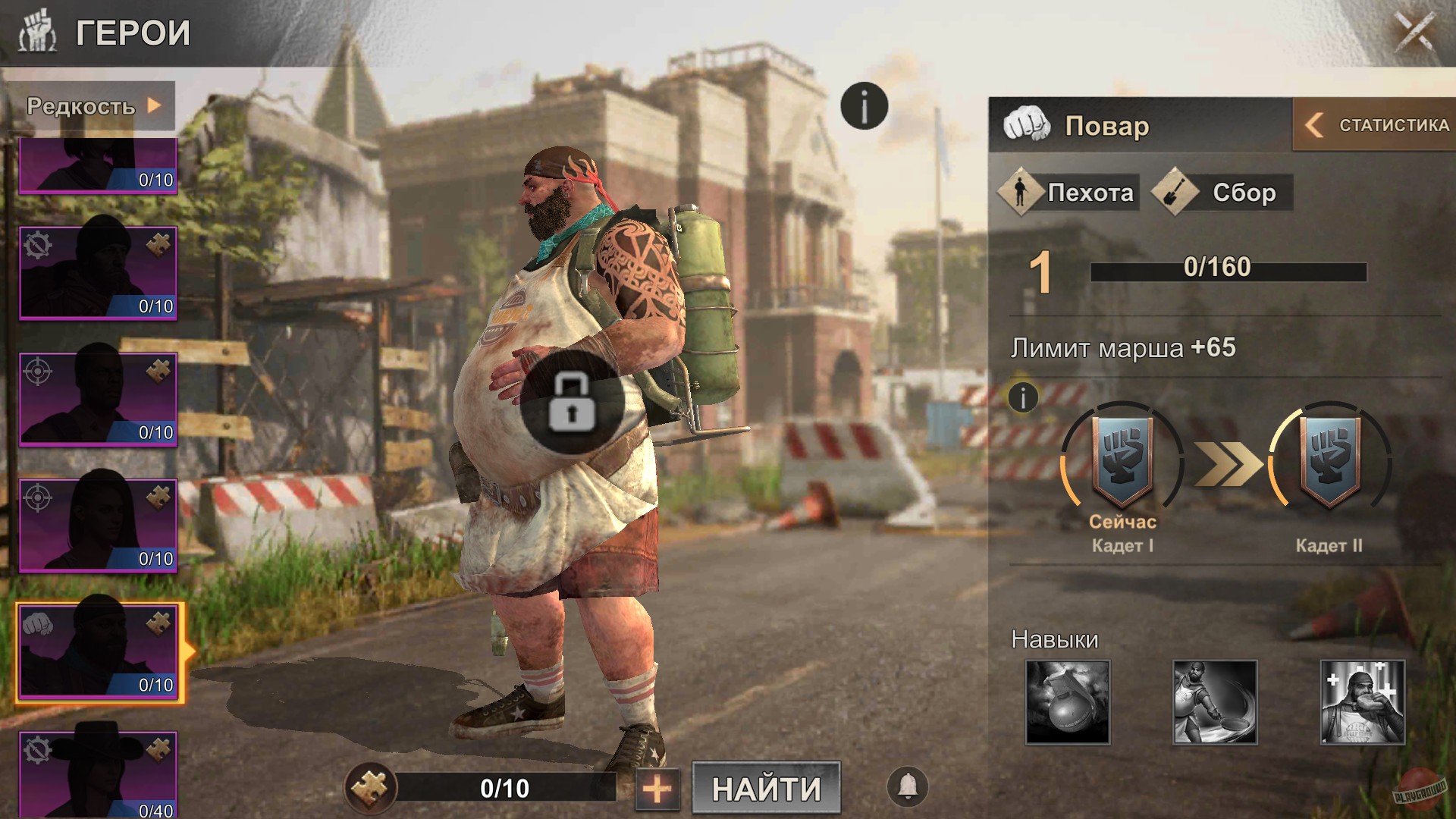
Task: Click the fist icon next to ГЕРОИ title
Action: click(x=39, y=30)
